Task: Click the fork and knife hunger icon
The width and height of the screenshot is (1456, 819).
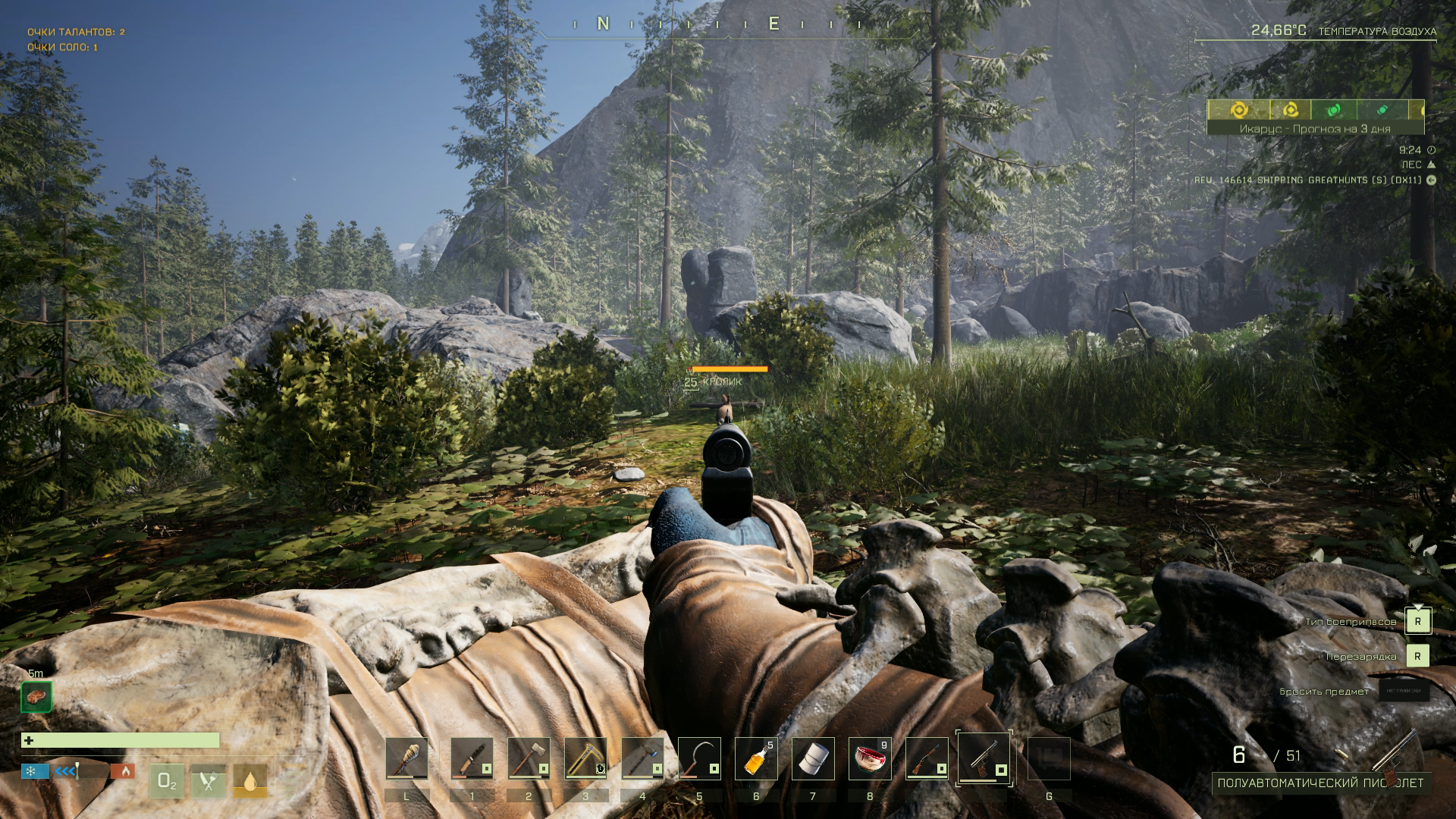Action: point(208,781)
